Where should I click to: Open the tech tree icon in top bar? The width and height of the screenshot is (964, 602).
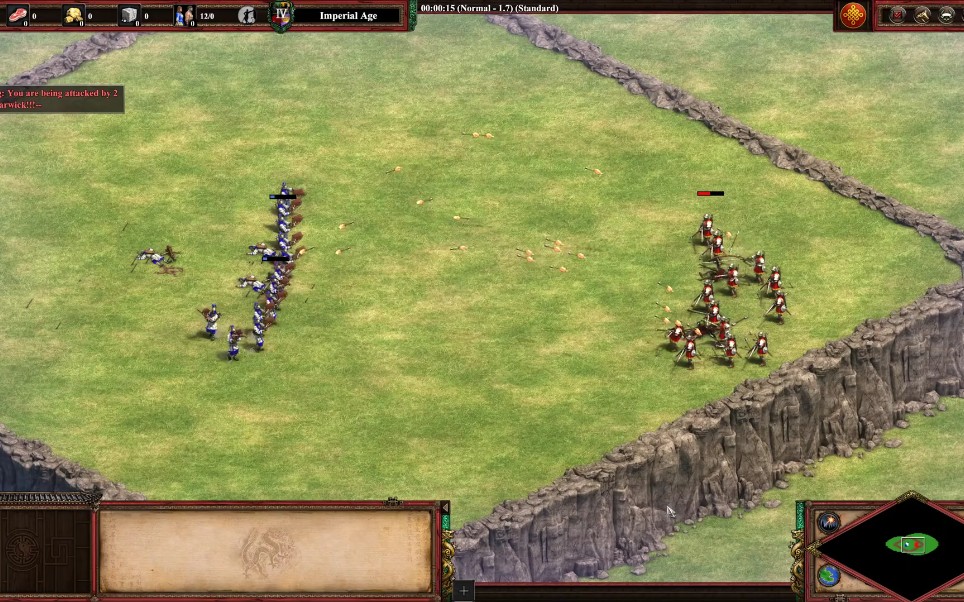click(x=921, y=15)
